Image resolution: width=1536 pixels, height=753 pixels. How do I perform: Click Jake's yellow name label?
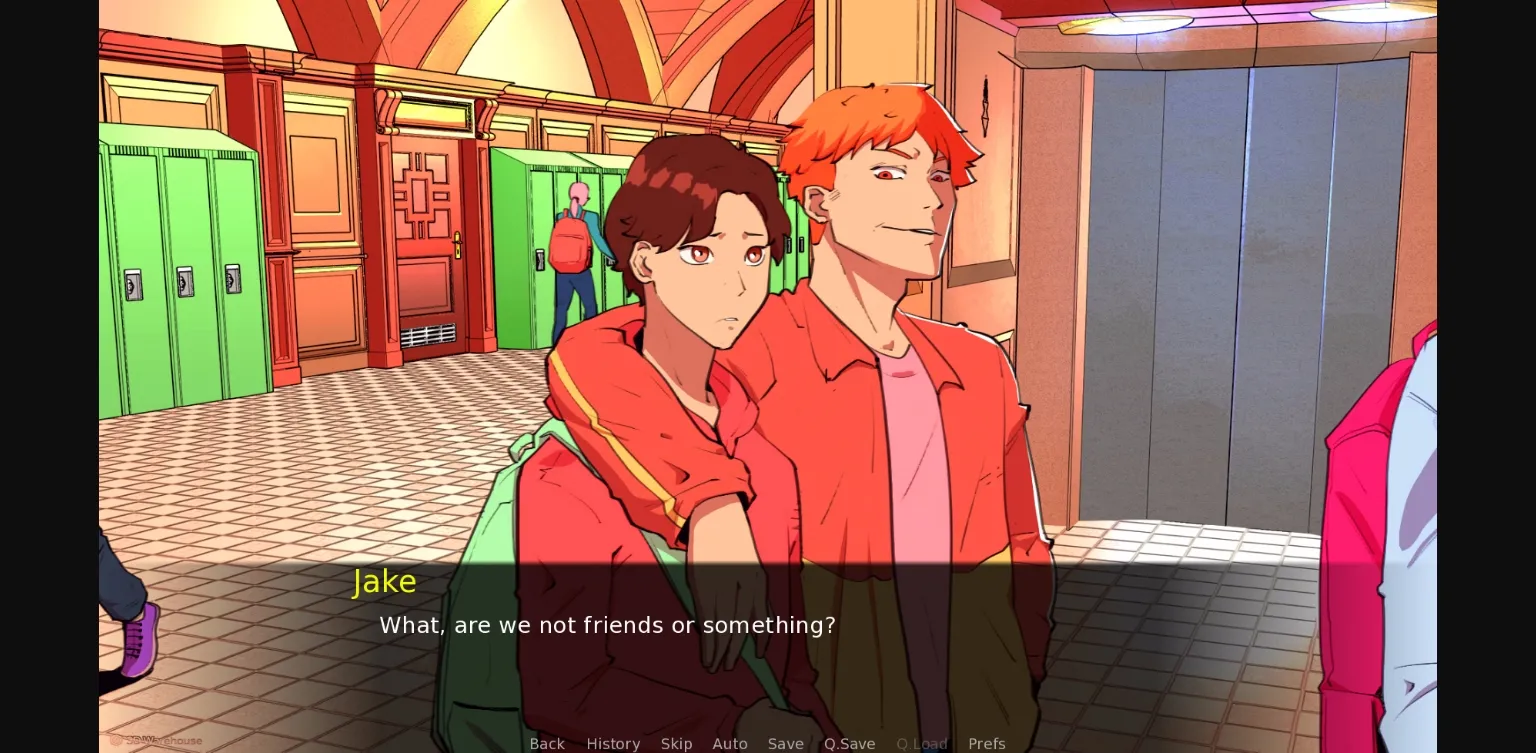click(x=384, y=581)
